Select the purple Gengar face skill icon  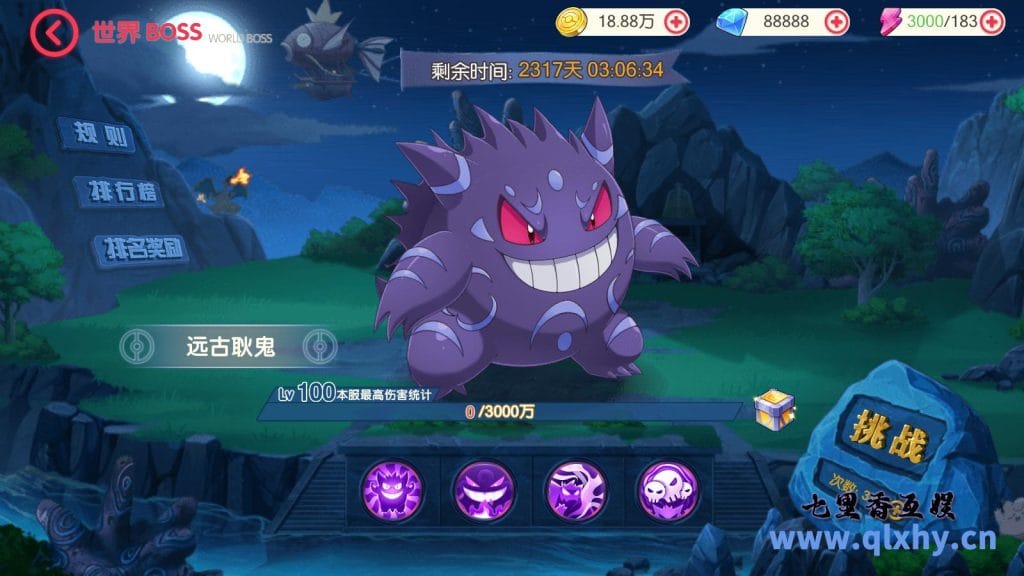(x=392, y=489)
